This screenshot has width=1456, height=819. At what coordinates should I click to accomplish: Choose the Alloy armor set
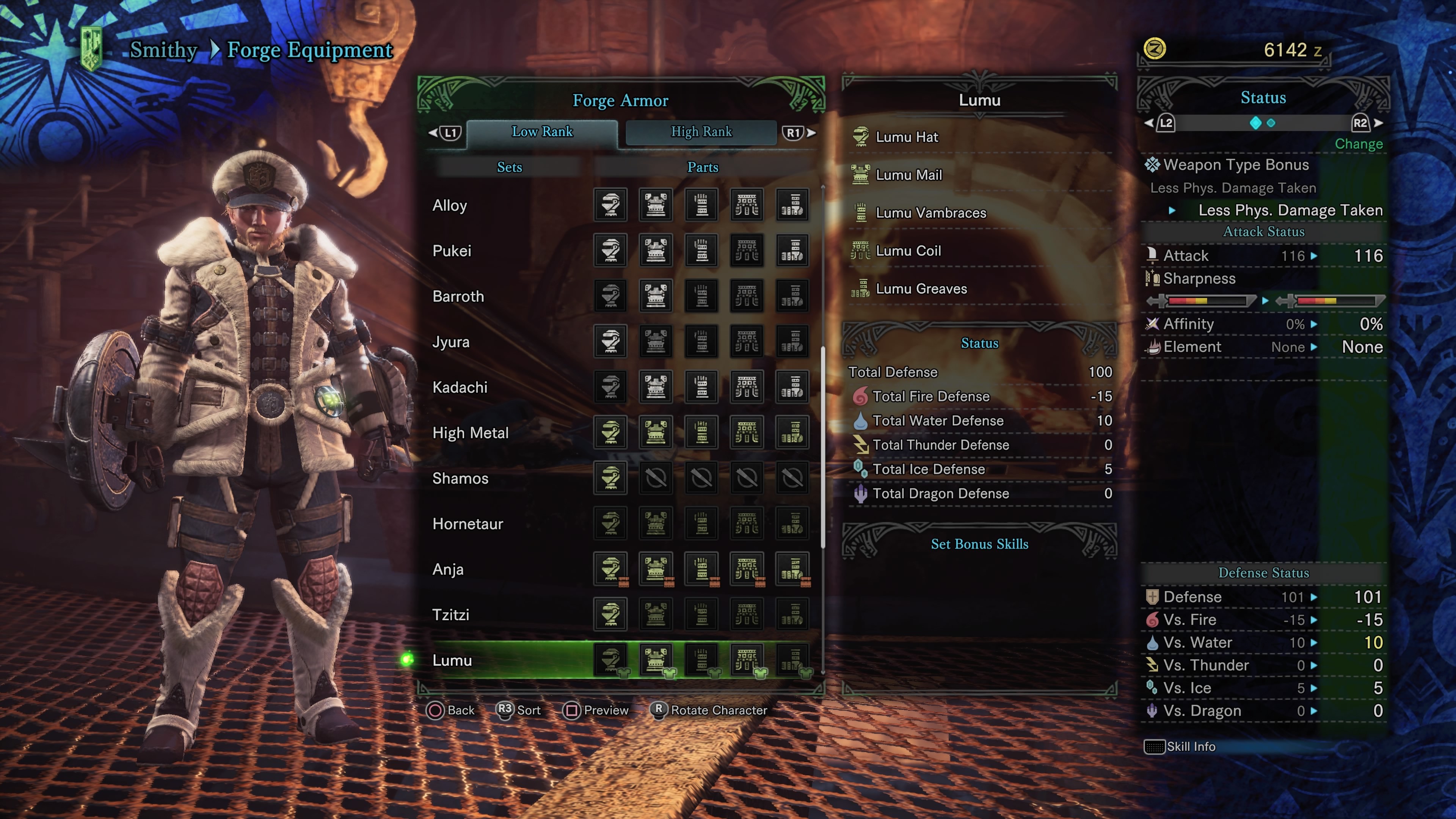[x=450, y=205]
